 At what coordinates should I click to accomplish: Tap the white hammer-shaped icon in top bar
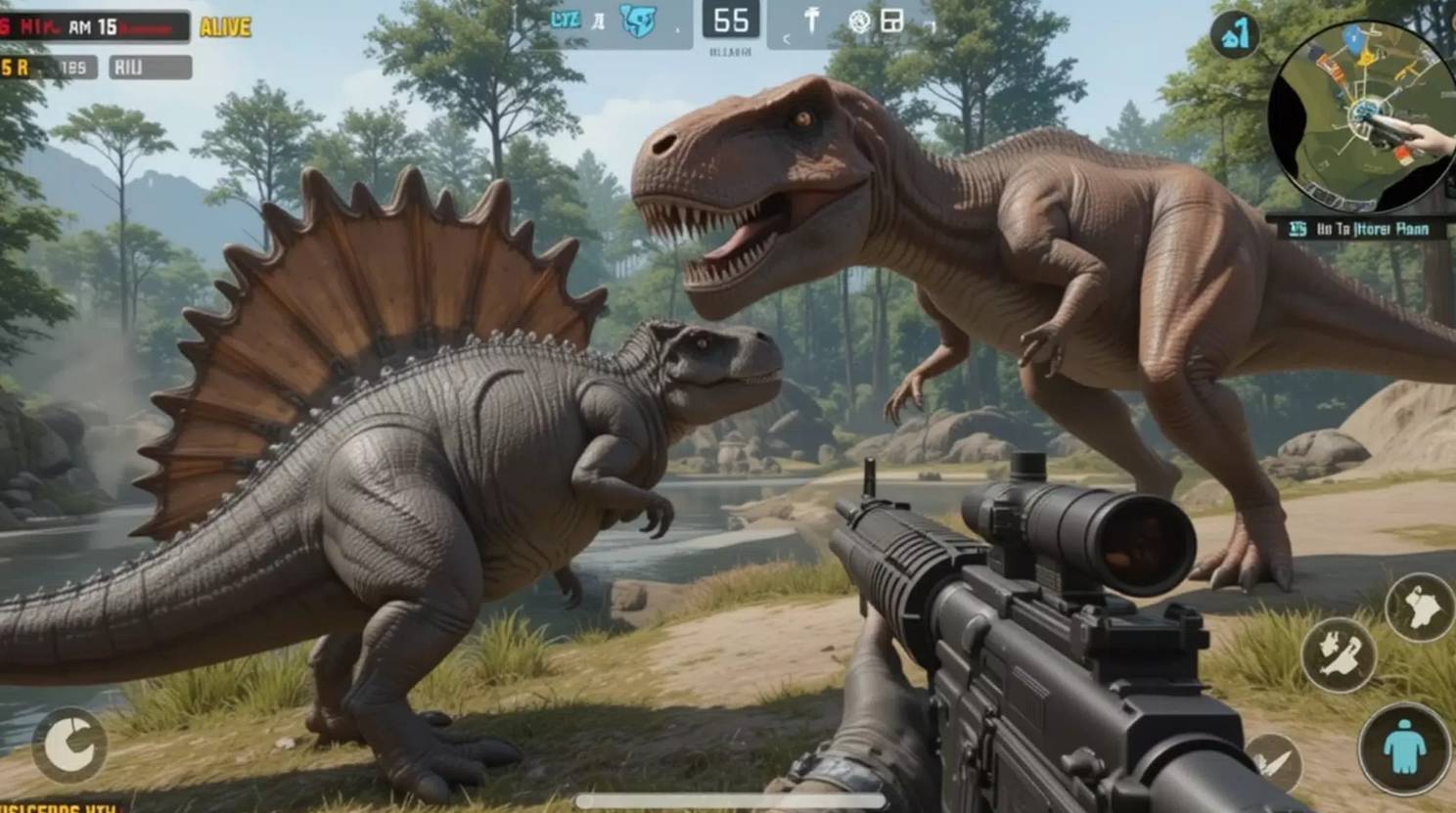coord(811,21)
